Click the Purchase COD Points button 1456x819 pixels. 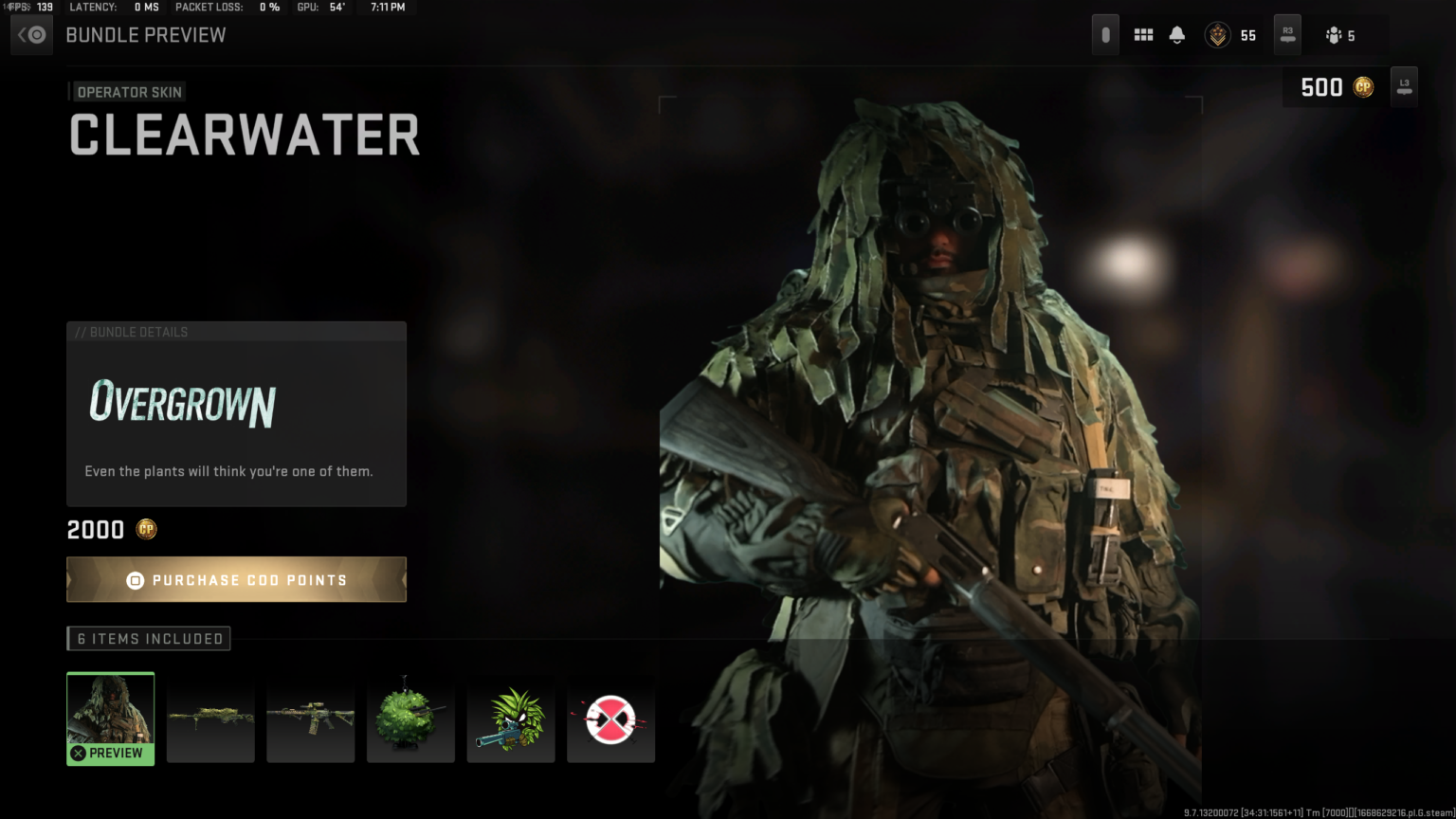236,579
